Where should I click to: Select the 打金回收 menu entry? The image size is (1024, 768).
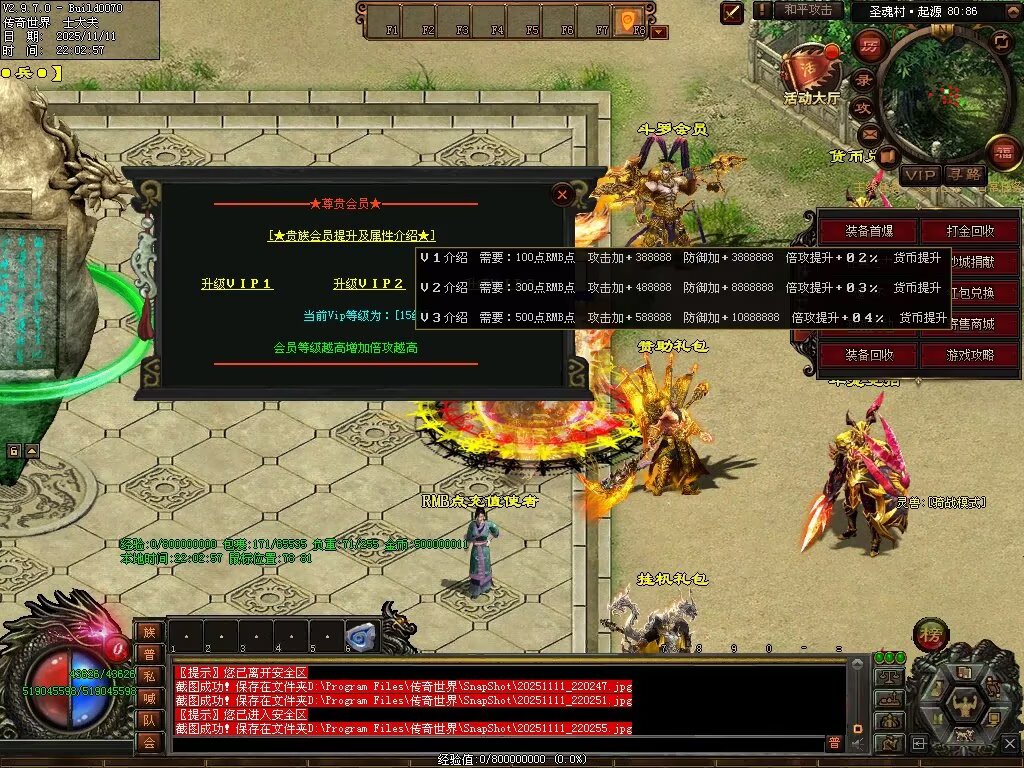click(970, 231)
